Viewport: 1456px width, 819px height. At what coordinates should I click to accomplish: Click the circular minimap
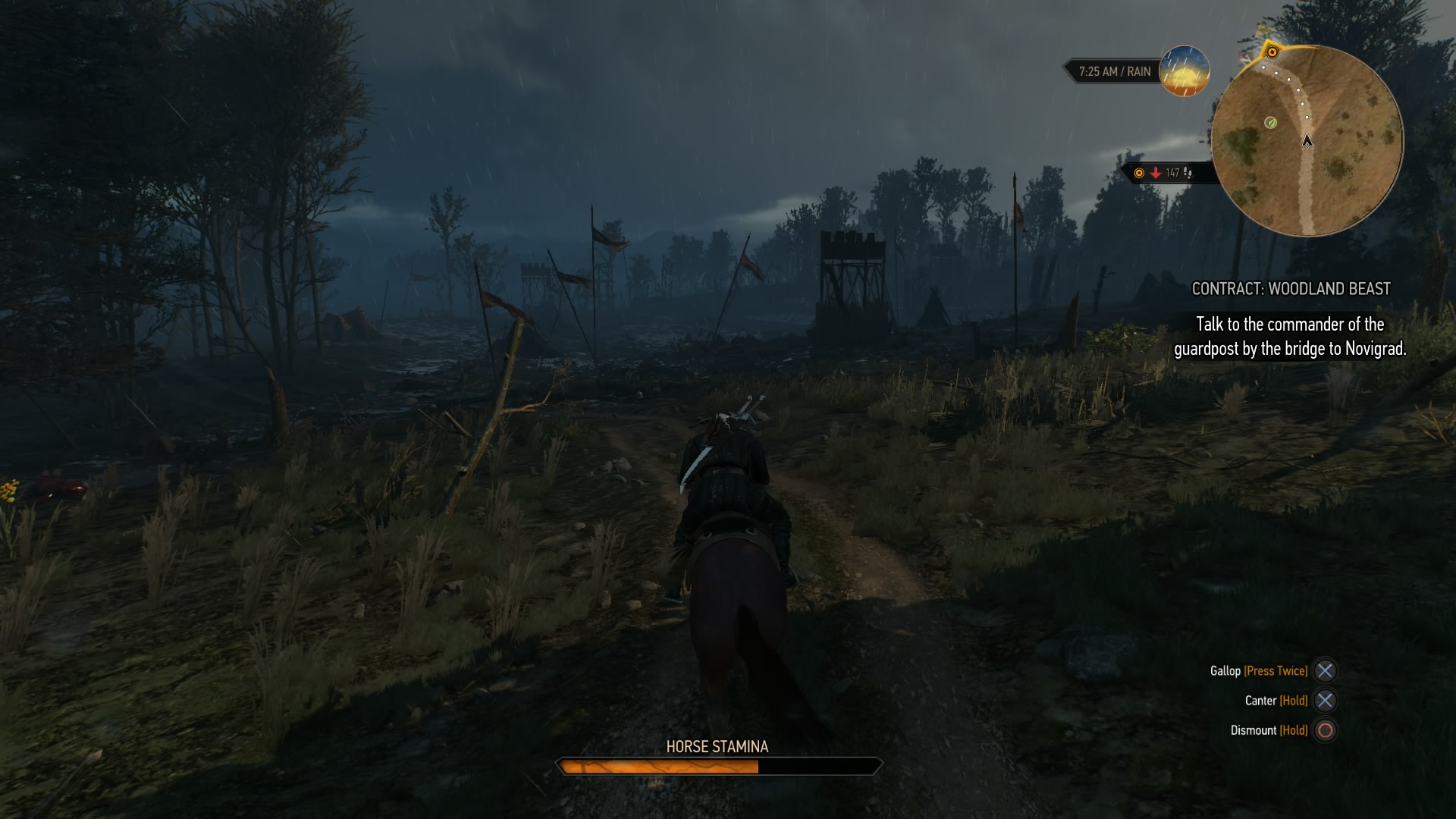pyautogui.click(x=1307, y=141)
